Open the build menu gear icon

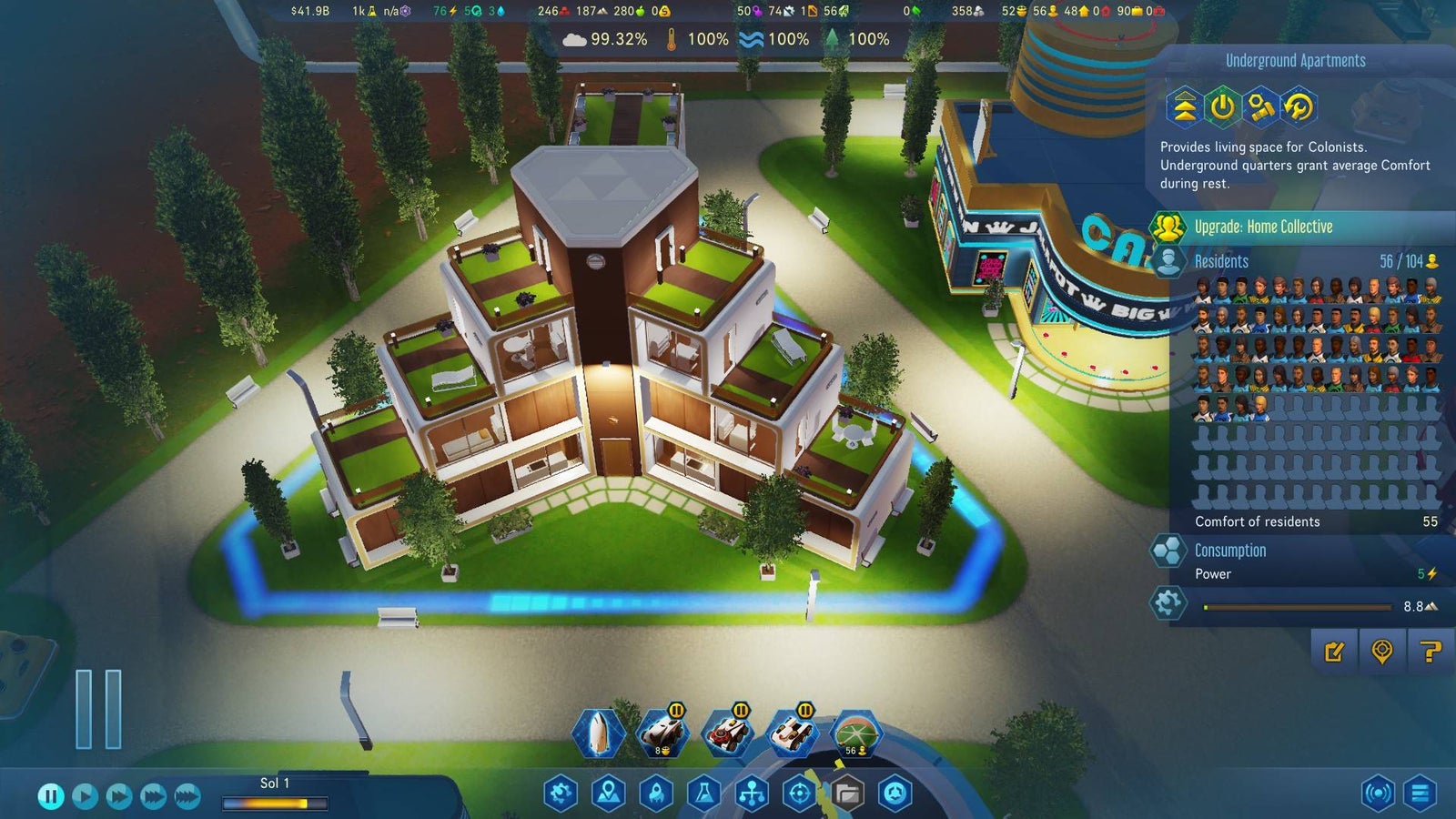coord(561,794)
